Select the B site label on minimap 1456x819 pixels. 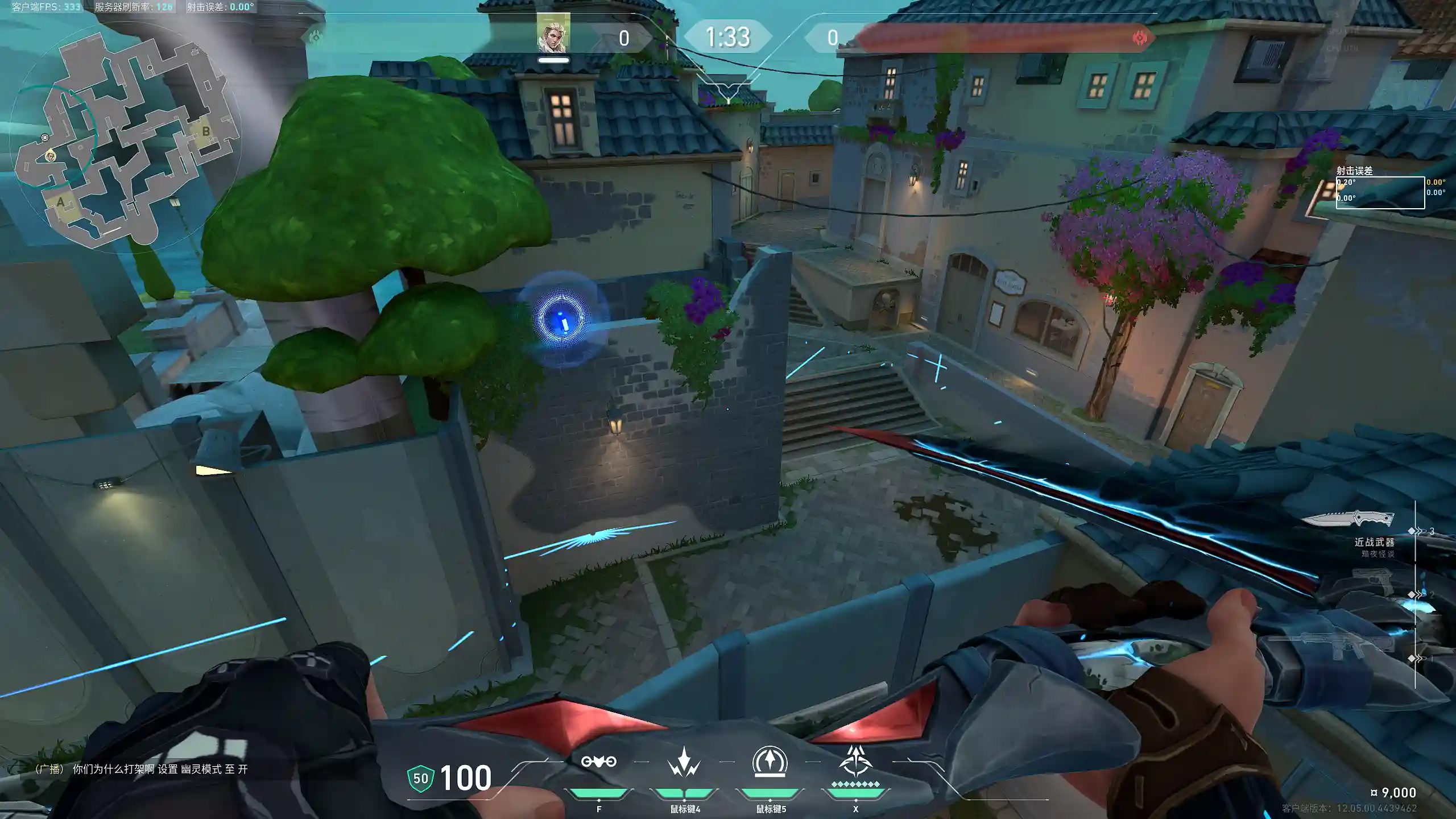point(206,131)
